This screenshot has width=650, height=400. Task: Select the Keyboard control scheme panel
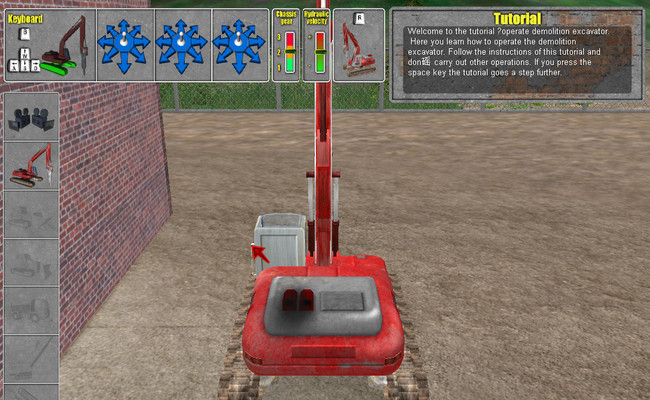50,45
